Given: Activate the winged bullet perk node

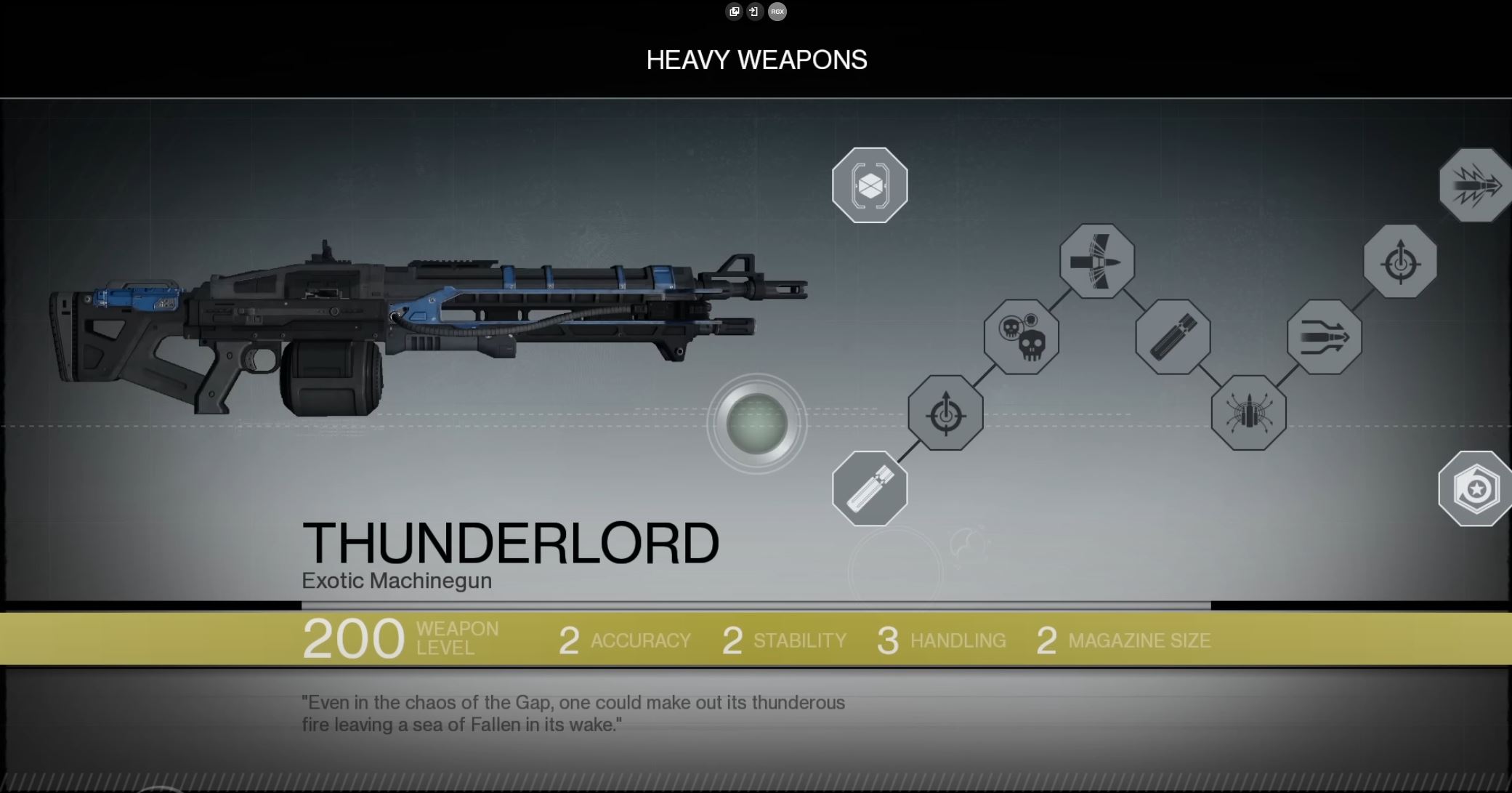Looking at the screenshot, I should (x=1097, y=261).
